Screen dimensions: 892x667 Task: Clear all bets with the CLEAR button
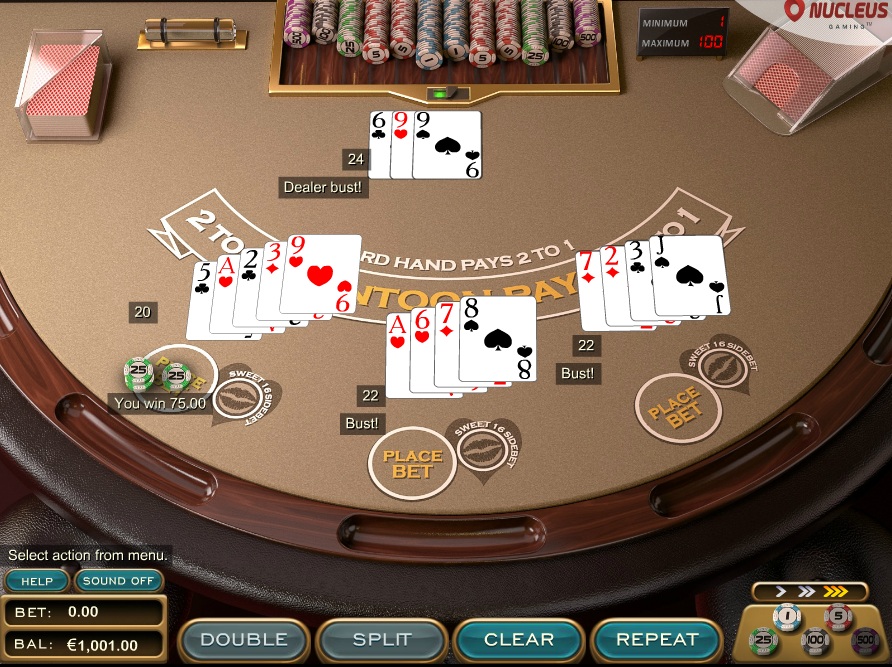click(519, 639)
